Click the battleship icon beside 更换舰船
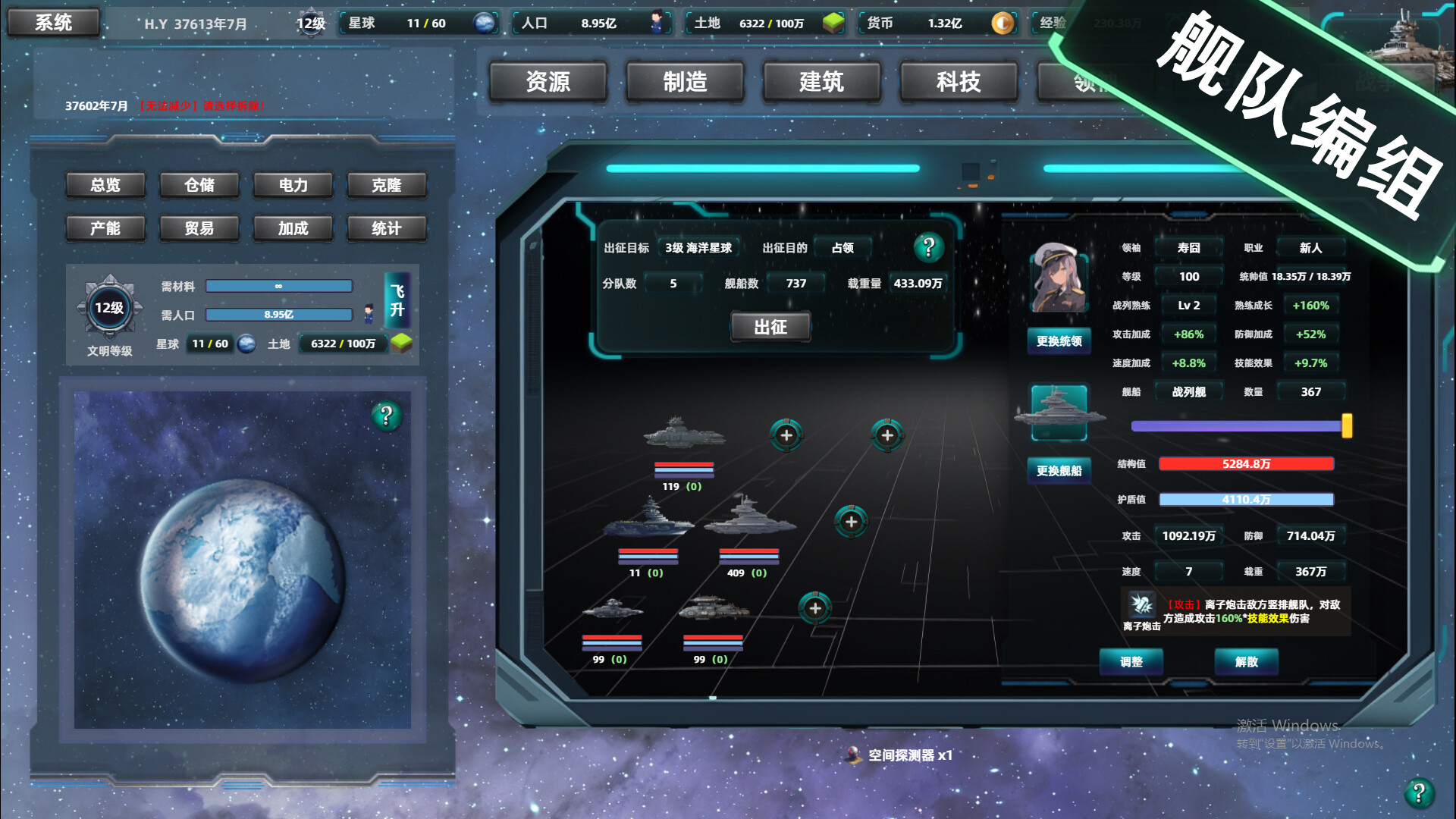 pyautogui.click(x=1059, y=412)
